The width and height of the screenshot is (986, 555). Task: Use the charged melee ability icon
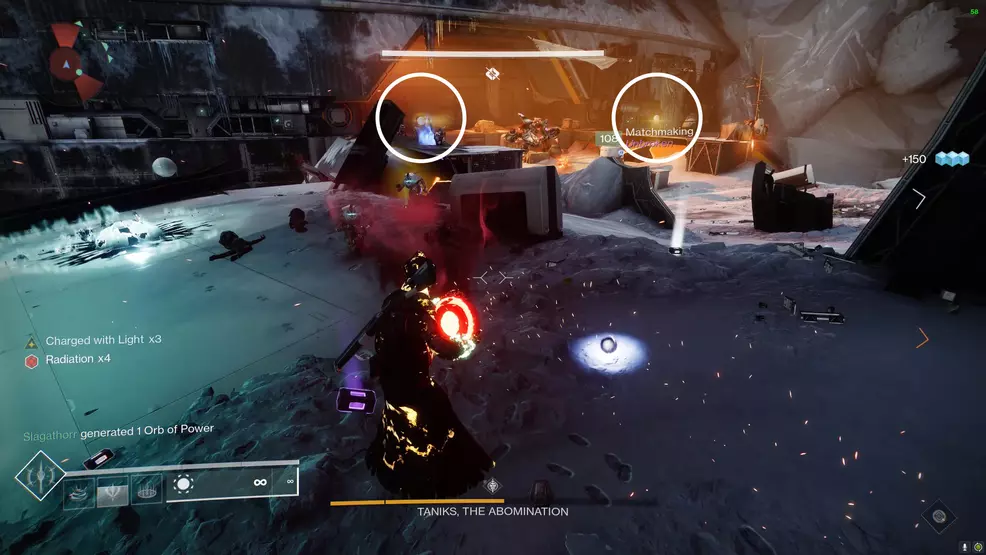pyautogui.click(x=113, y=489)
